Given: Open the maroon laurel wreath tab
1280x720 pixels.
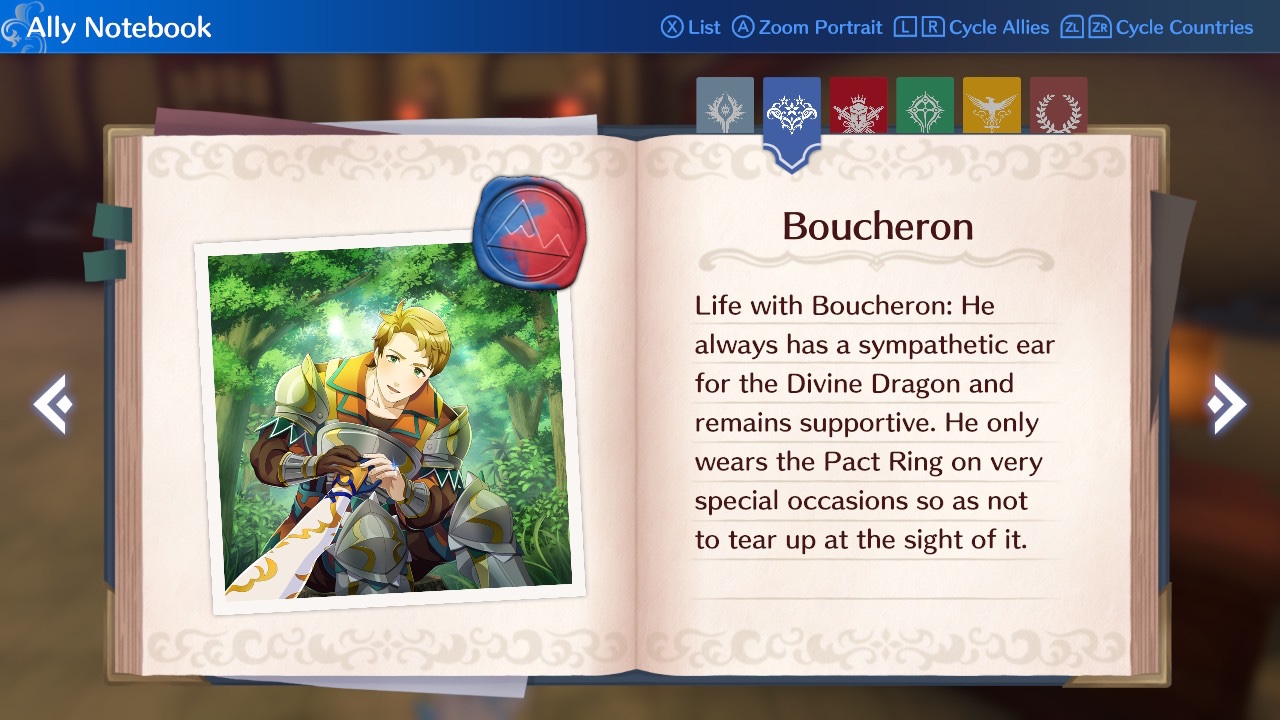Looking at the screenshot, I should (1058, 107).
